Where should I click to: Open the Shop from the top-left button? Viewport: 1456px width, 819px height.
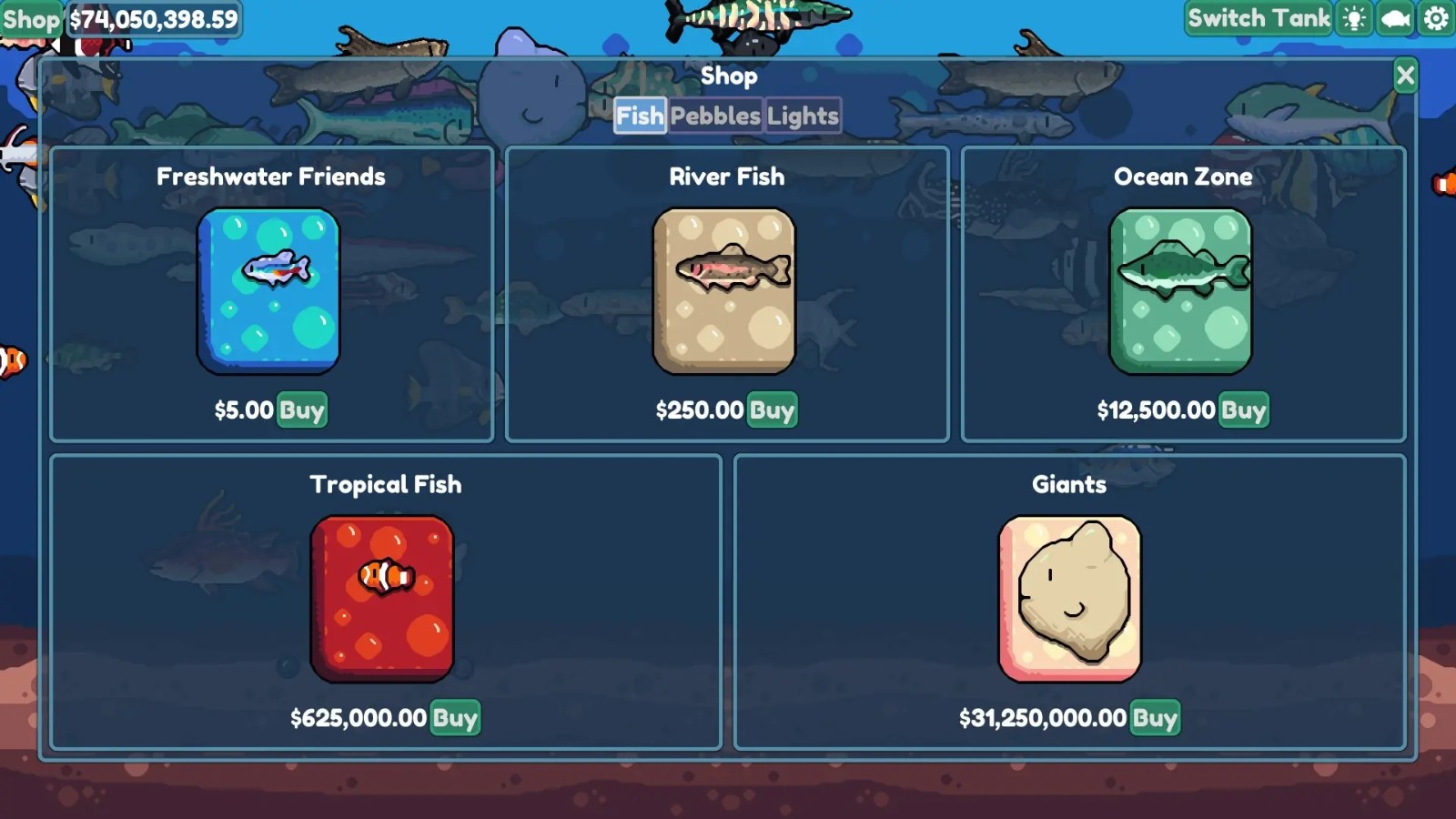[30, 17]
